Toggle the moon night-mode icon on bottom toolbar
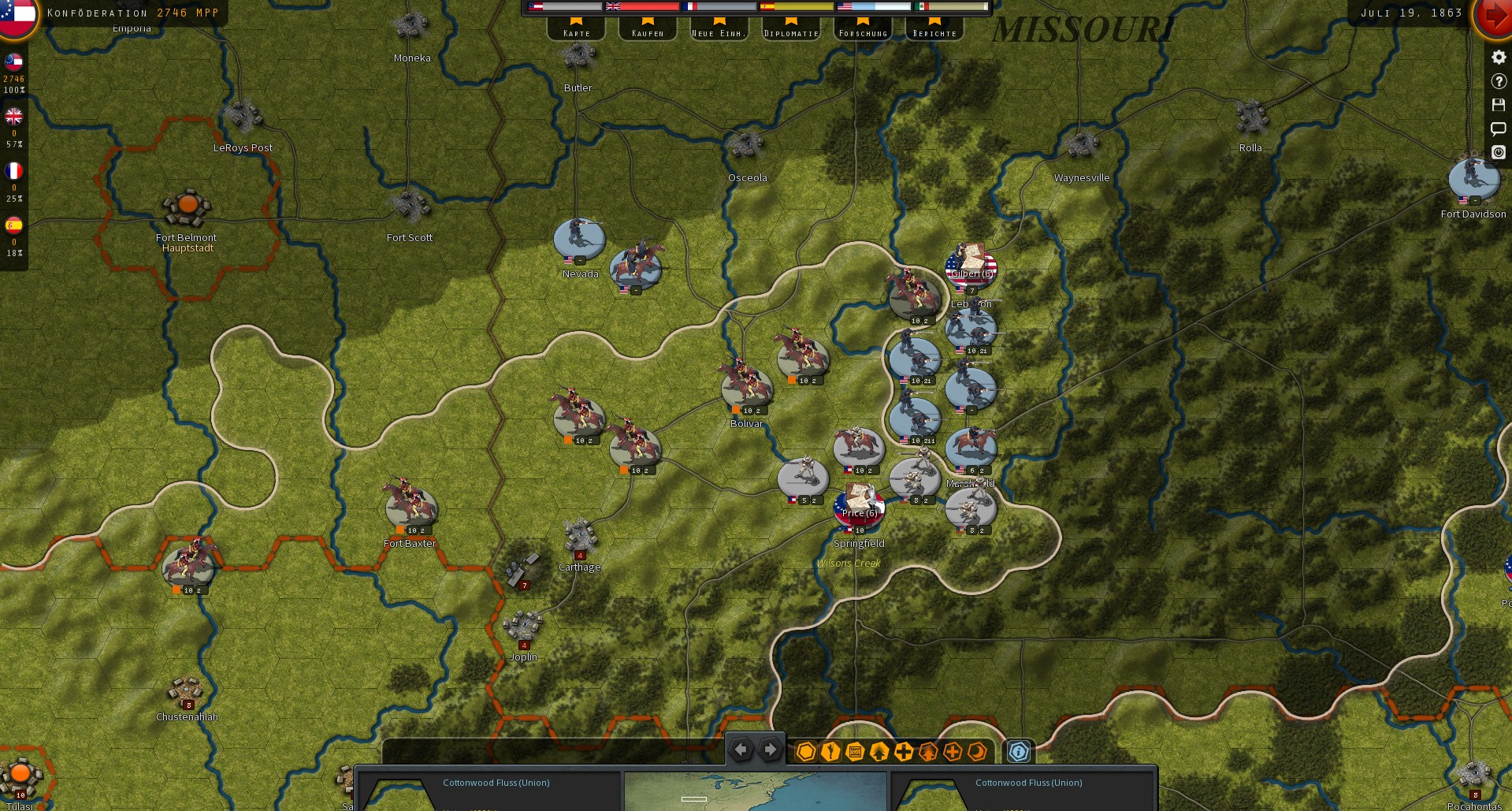1512x811 pixels. tap(977, 753)
